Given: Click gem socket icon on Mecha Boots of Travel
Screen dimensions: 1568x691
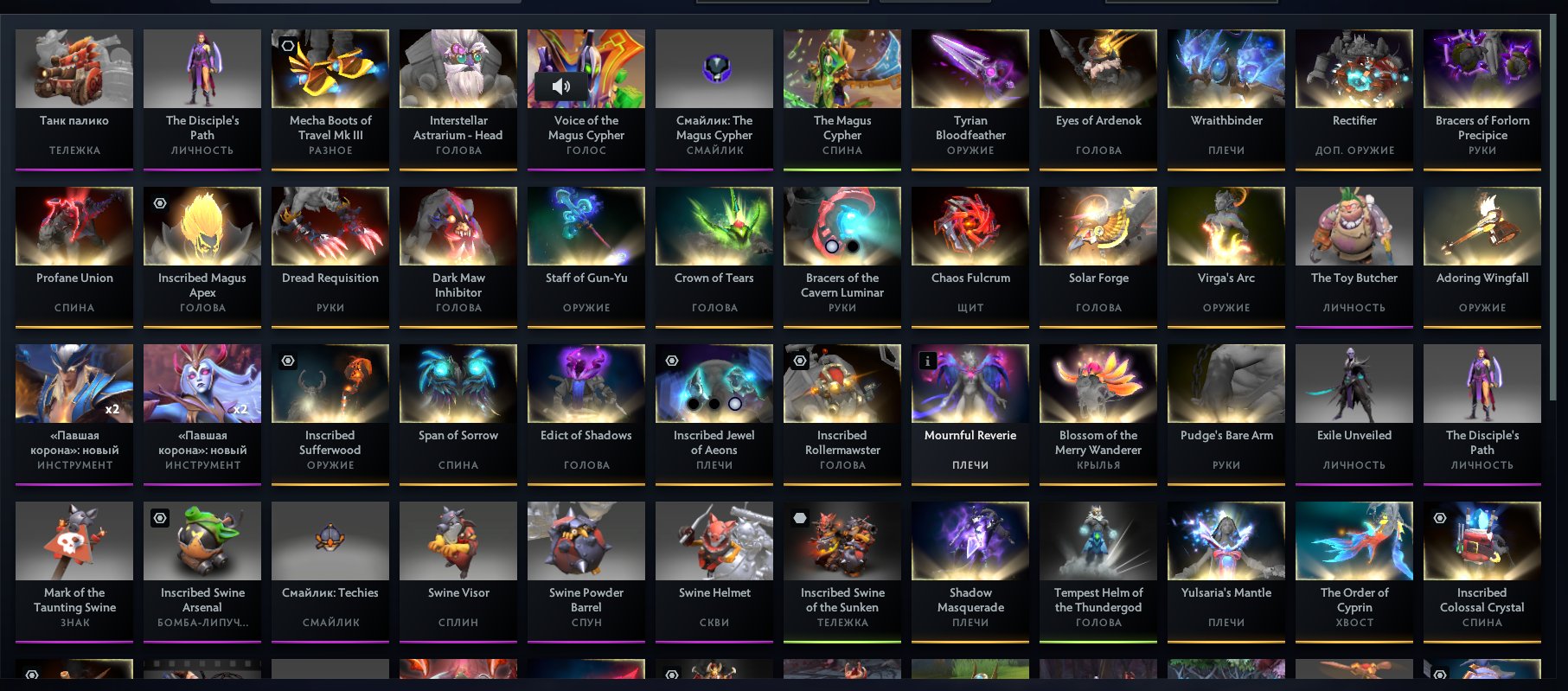Looking at the screenshot, I should point(288,45).
